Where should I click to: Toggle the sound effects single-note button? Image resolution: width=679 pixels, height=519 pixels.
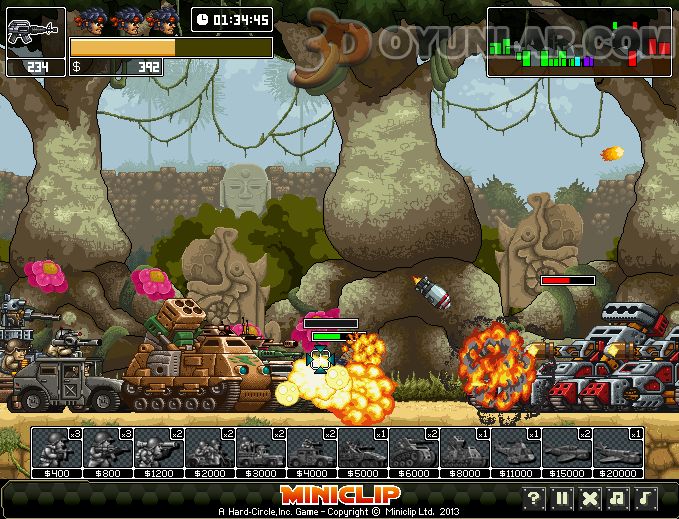(x=647, y=498)
